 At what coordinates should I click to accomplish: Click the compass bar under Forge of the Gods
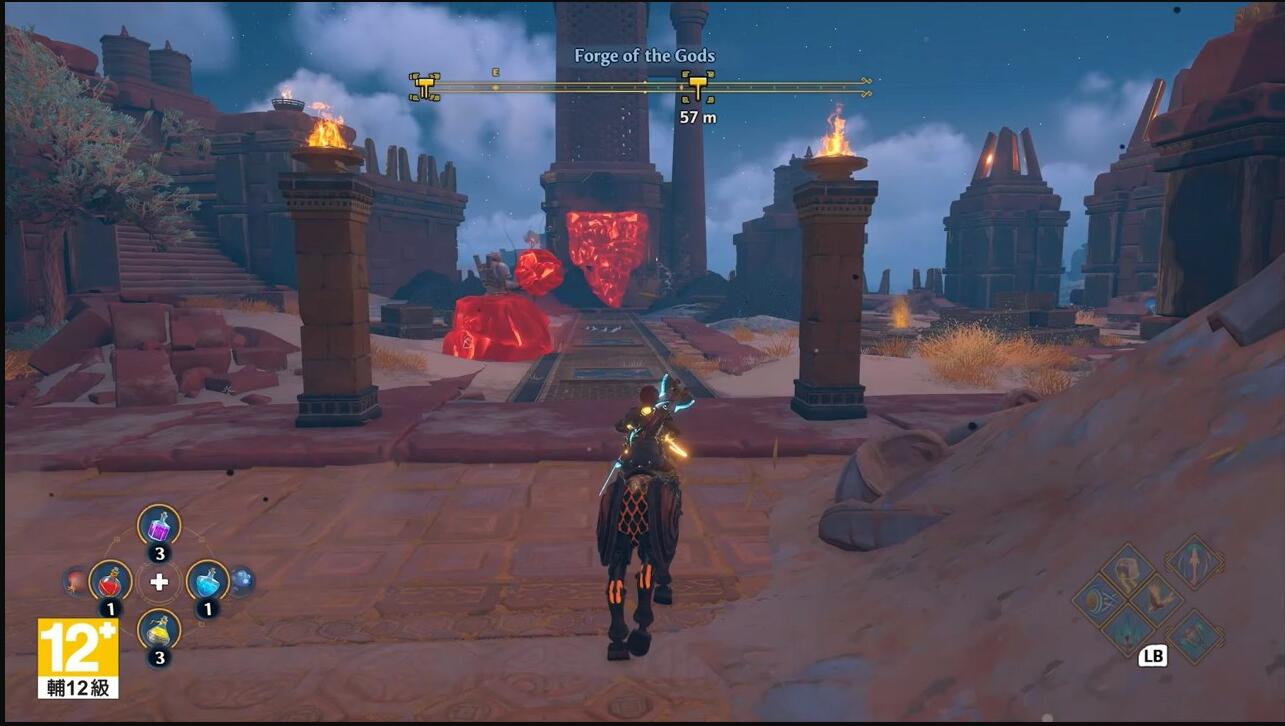pyautogui.click(x=560, y=87)
